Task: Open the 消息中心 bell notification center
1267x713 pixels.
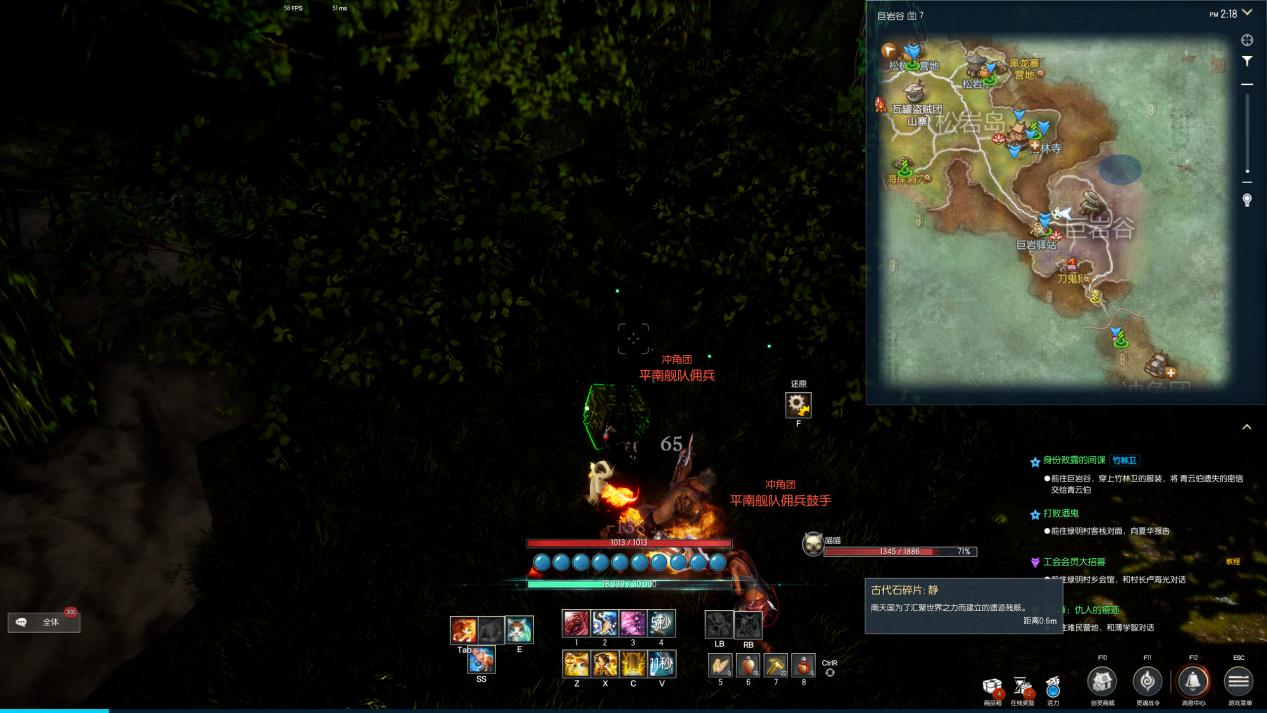Action: [x=1192, y=681]
